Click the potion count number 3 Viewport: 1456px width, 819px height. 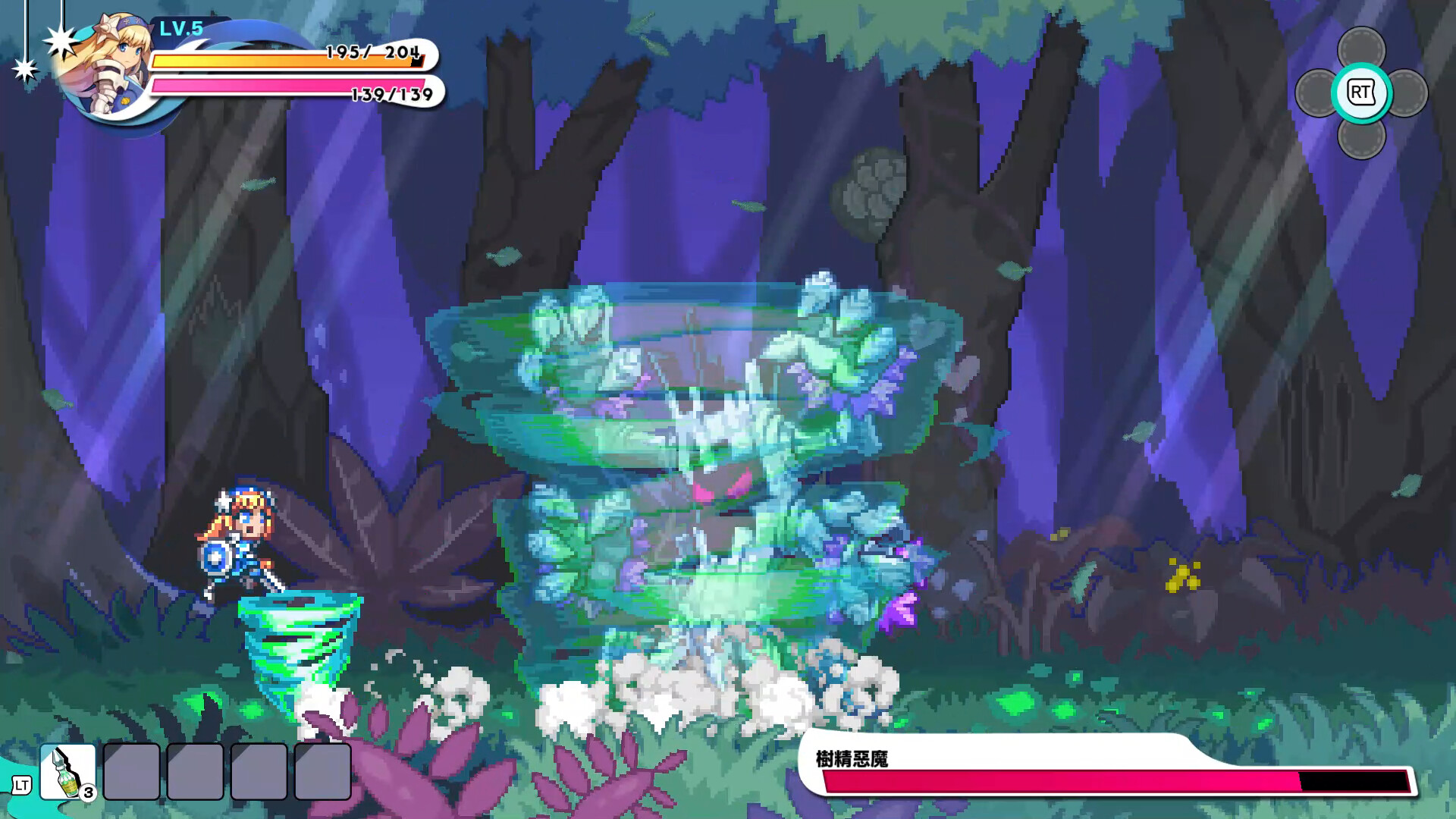[88, 793]
